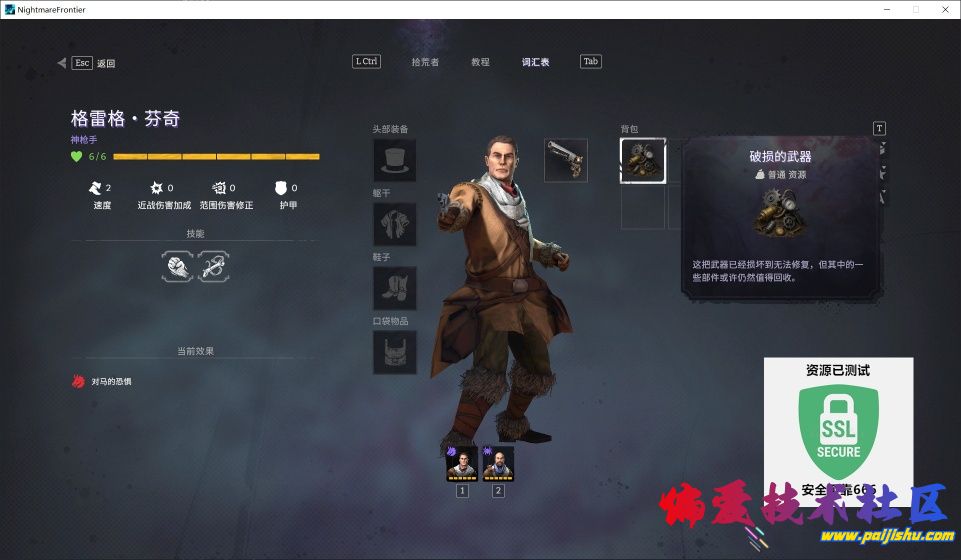The width and height of the screenshot is (961, 560).
Task: Select the boots equipment slot
Action: [394, 288]
